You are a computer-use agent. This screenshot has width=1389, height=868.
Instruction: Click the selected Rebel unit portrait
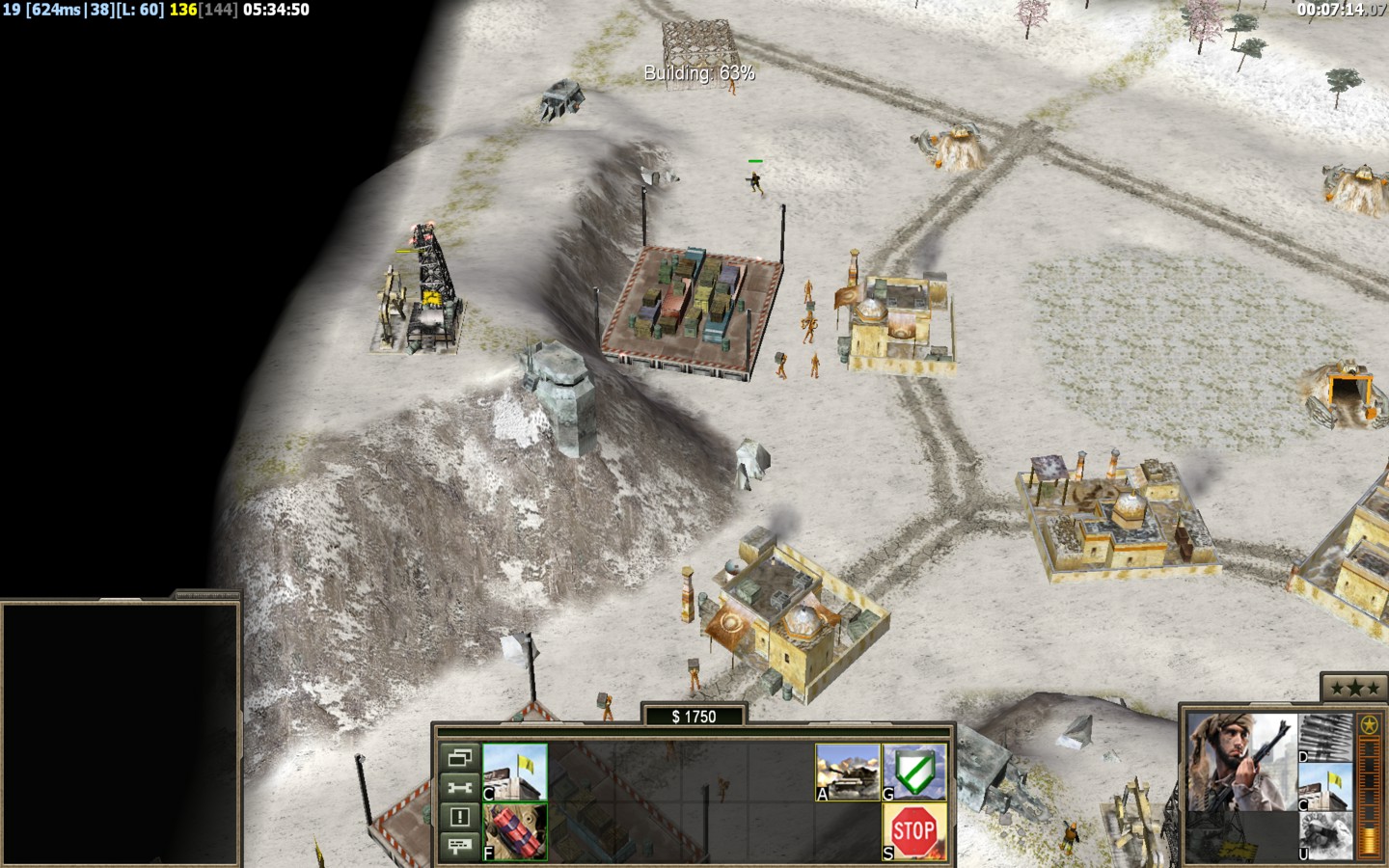point(1241,762)
